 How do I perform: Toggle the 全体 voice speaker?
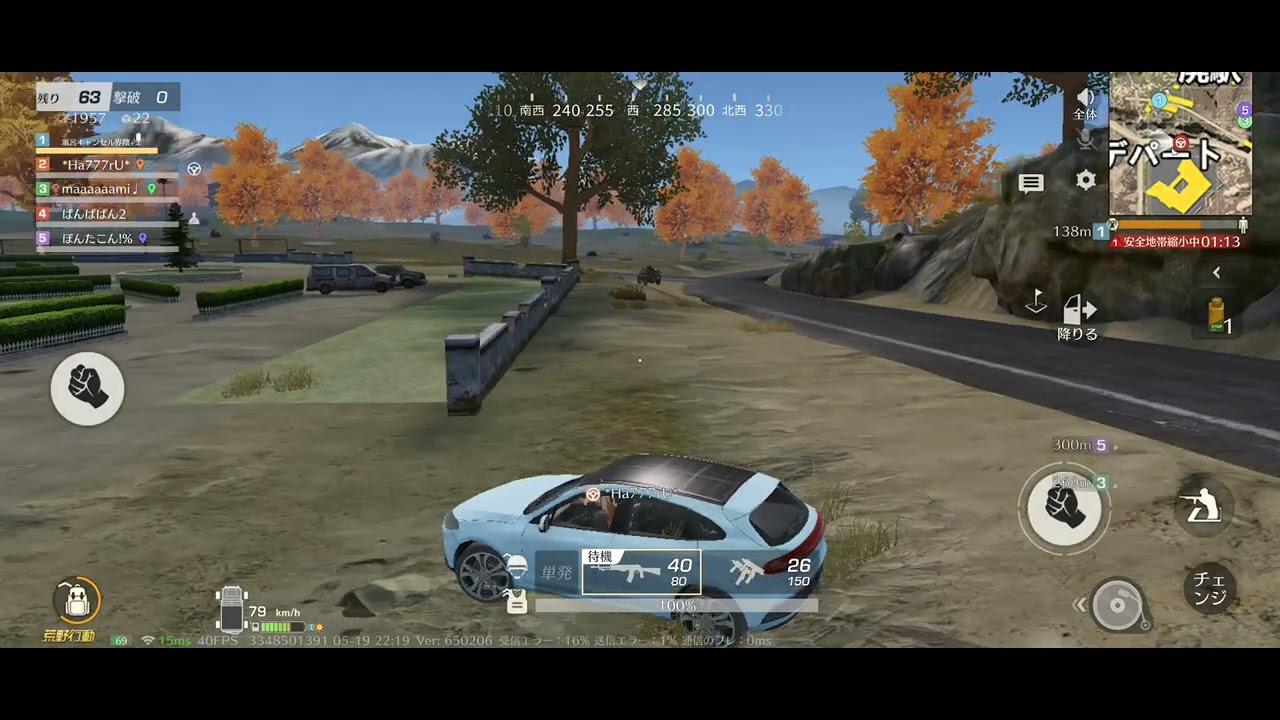pyautogui.click(x=1085, y=102)
